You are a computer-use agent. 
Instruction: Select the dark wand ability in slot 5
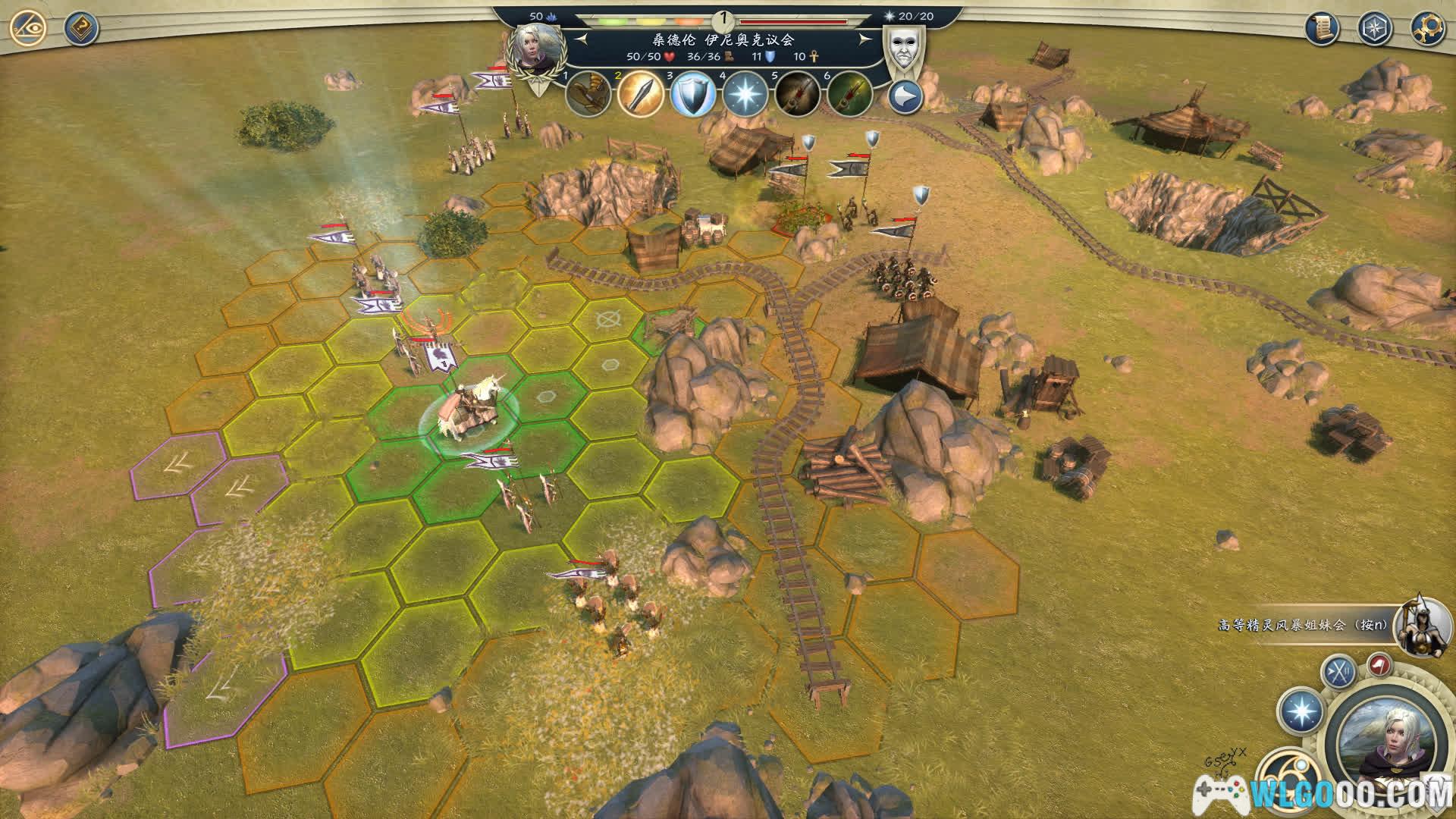click(x=798, y=95)
